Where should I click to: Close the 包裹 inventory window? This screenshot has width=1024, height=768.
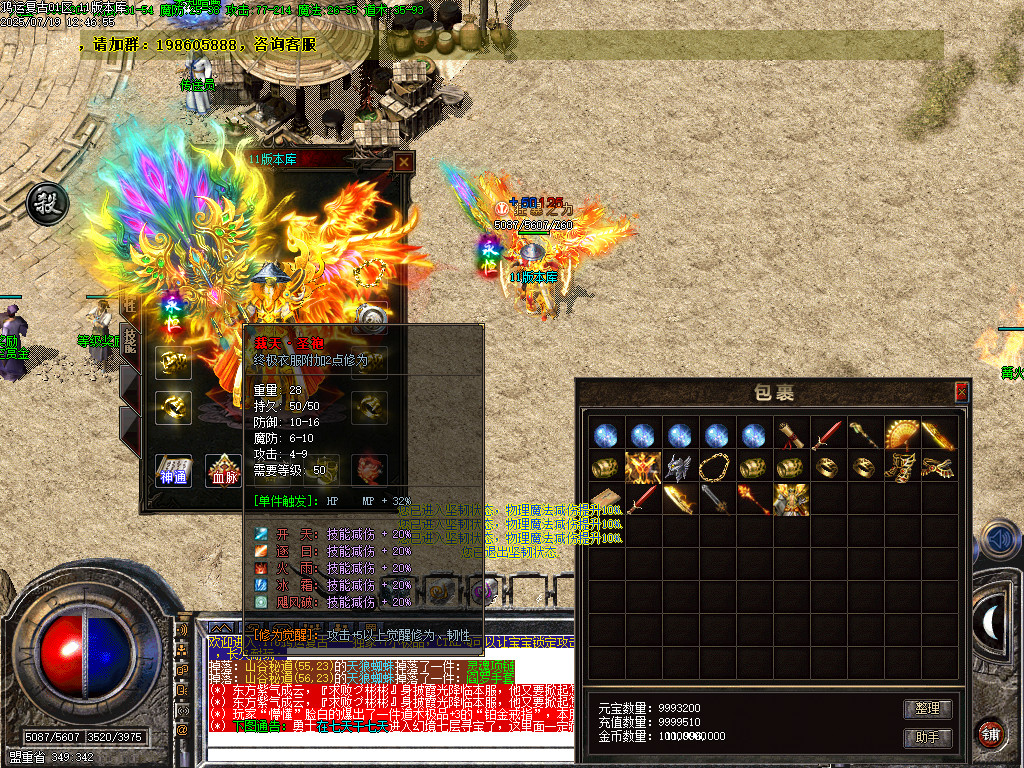[961, 391]
